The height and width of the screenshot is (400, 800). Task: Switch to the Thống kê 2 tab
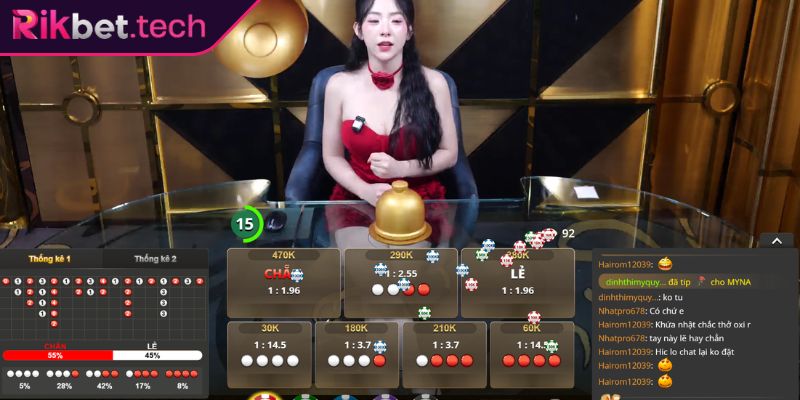(x=155, y=259)
